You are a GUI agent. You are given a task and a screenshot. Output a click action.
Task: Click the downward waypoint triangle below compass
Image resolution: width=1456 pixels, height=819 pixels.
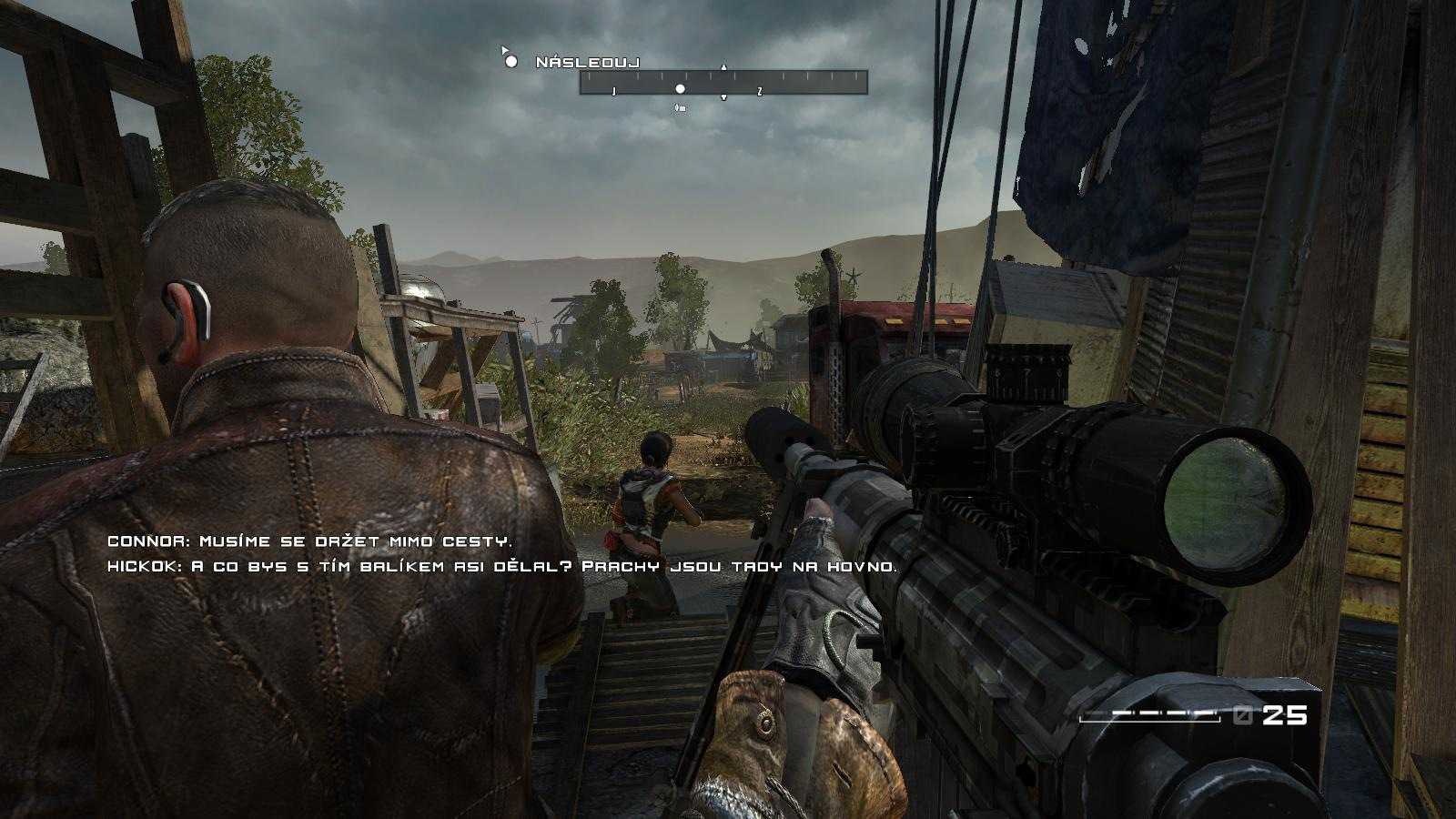coord(723,98)
